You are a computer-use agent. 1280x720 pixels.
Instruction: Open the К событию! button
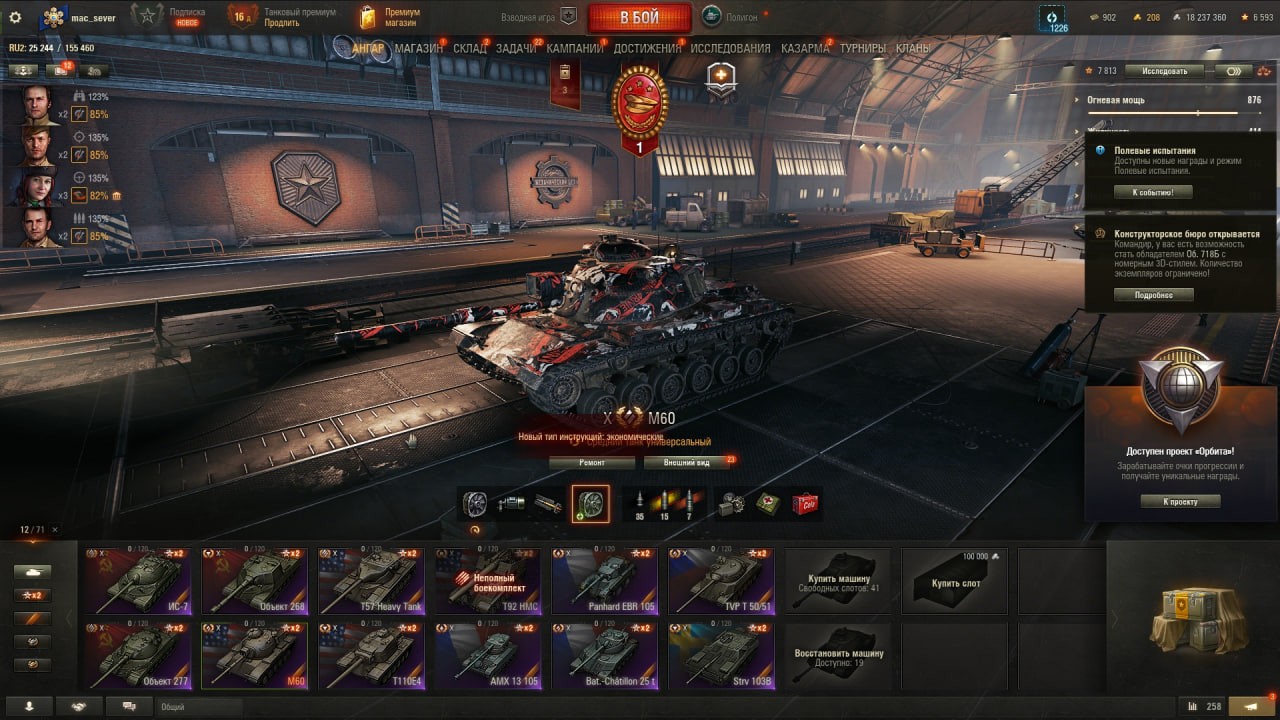tap(1153, 192)
